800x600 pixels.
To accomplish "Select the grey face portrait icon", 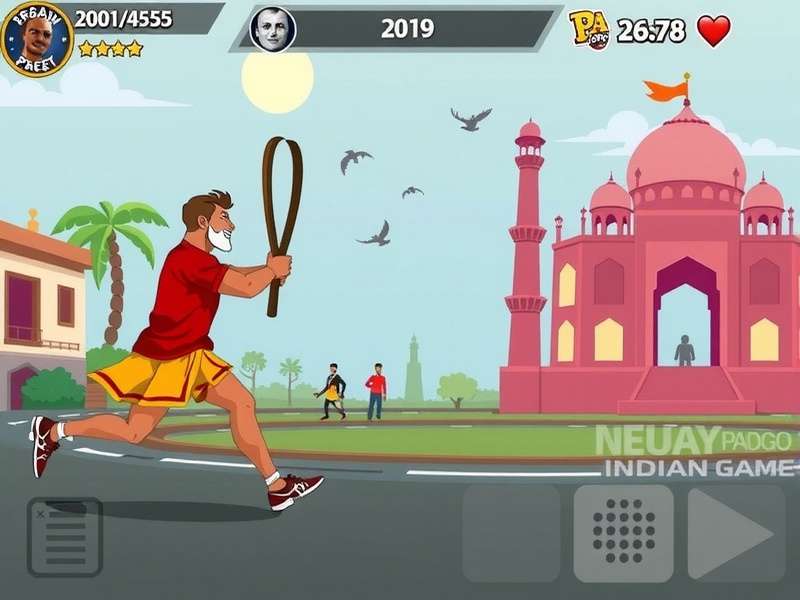I will [x=272, y=29].
